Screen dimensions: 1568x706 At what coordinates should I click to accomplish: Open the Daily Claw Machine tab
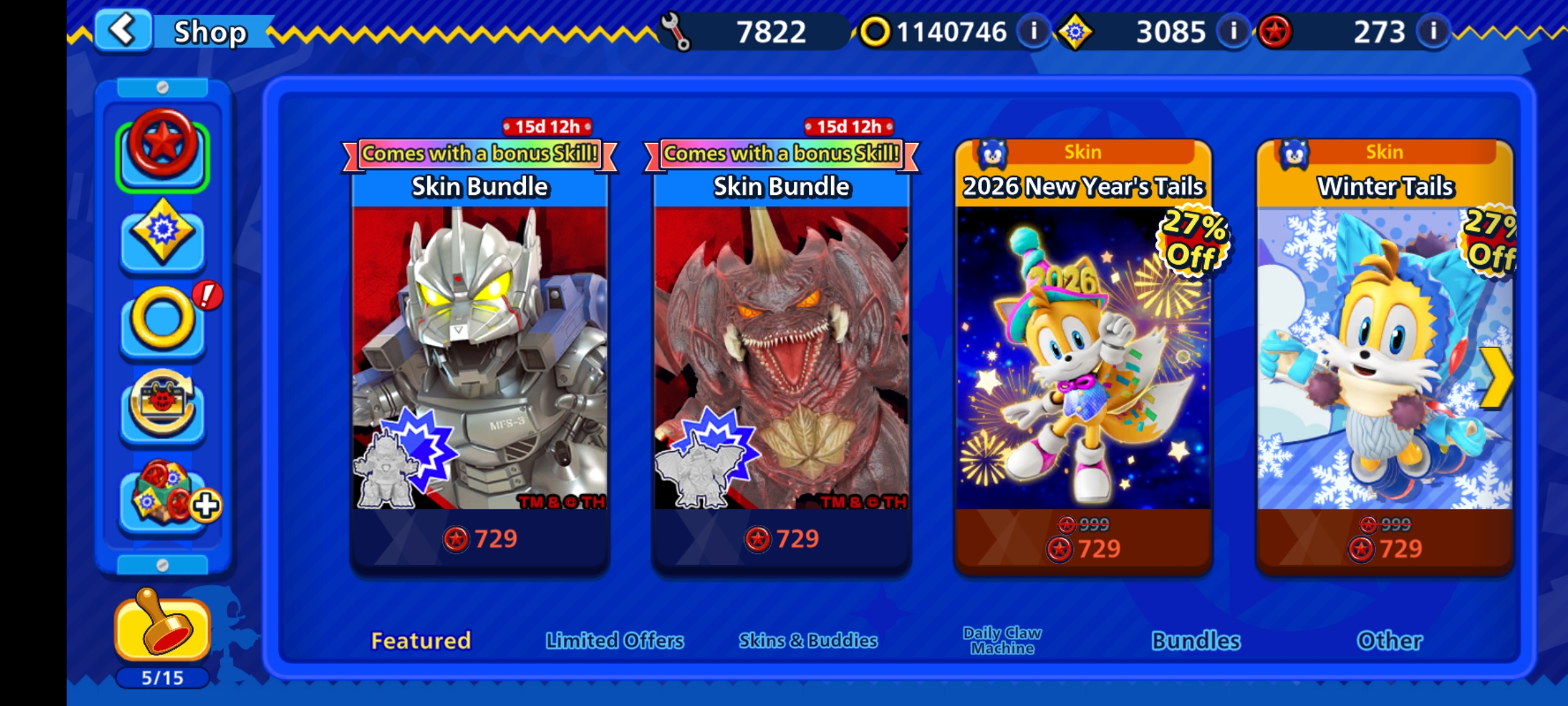coord(1002,641)
